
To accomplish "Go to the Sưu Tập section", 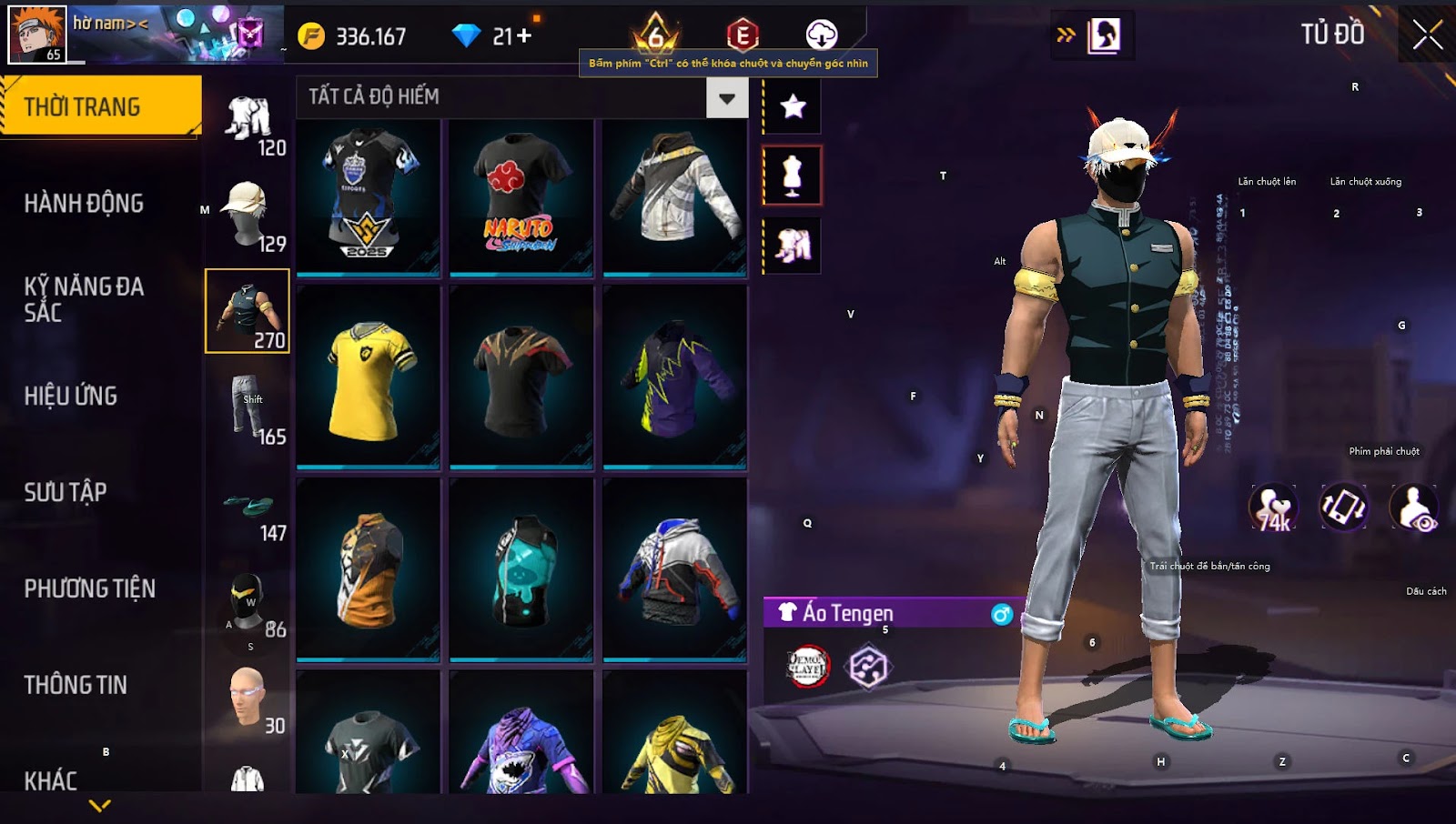I will pyautogui.click(x=66, y=492).
